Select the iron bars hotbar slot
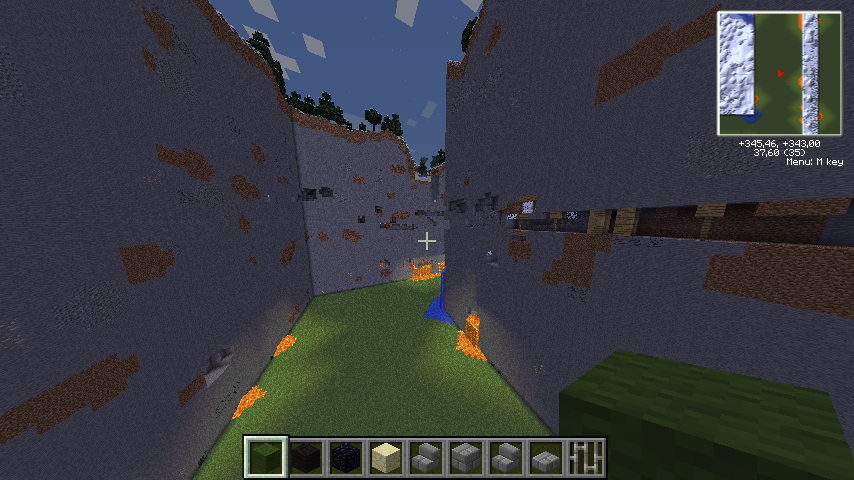This screenshot has height=480, width=854. point(586,458)
